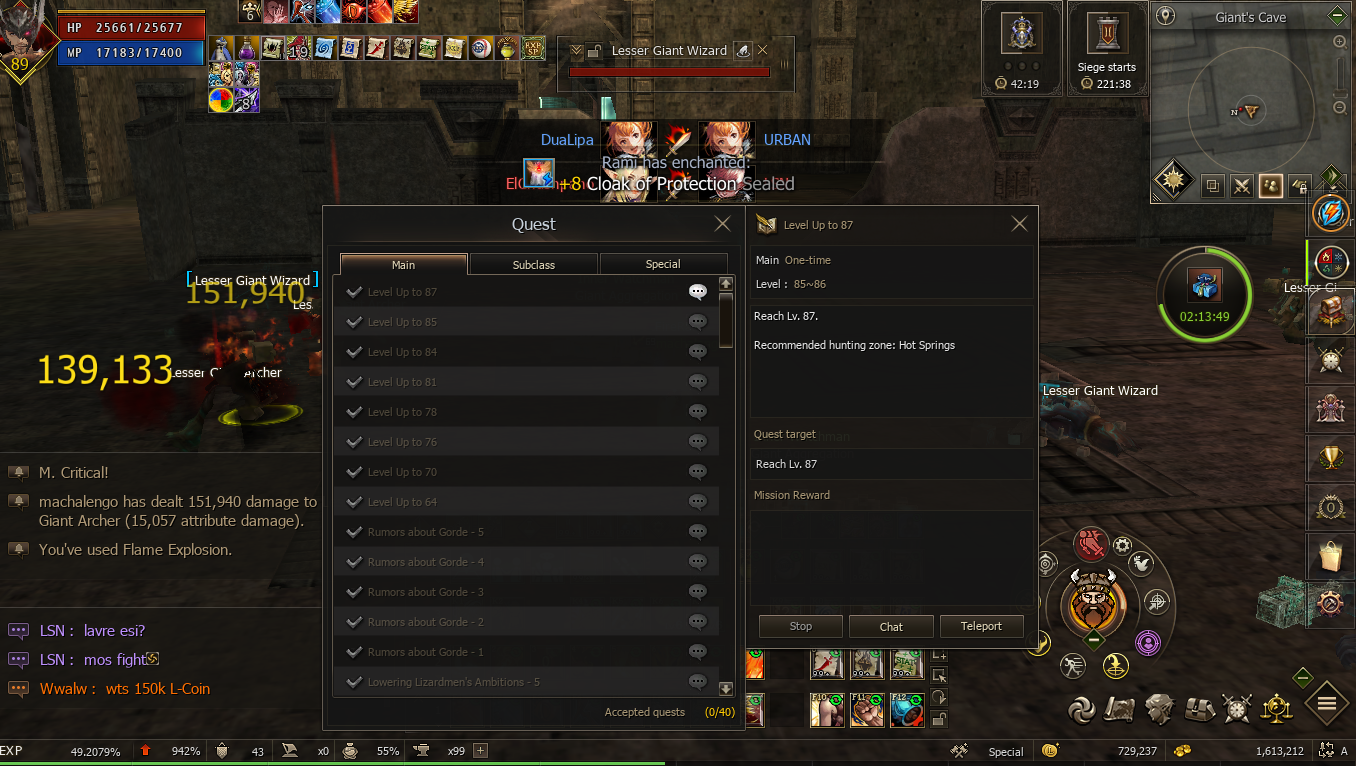Open the quest Chat button
The image size is (1356, 766).
pos(891,626)
